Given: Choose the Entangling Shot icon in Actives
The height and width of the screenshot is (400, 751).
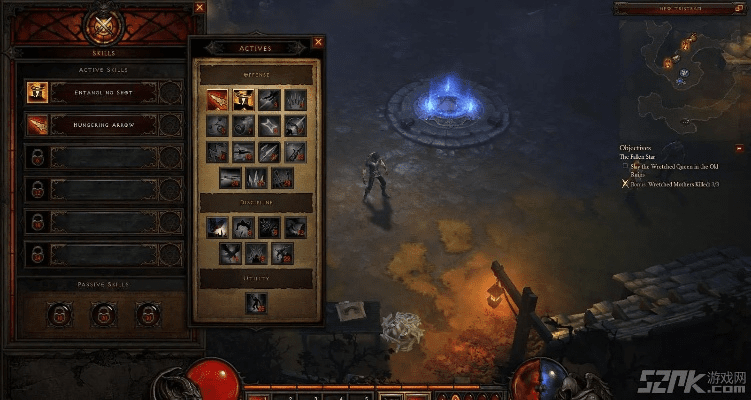Looking at the screenshot, I should tap(243, 99).
